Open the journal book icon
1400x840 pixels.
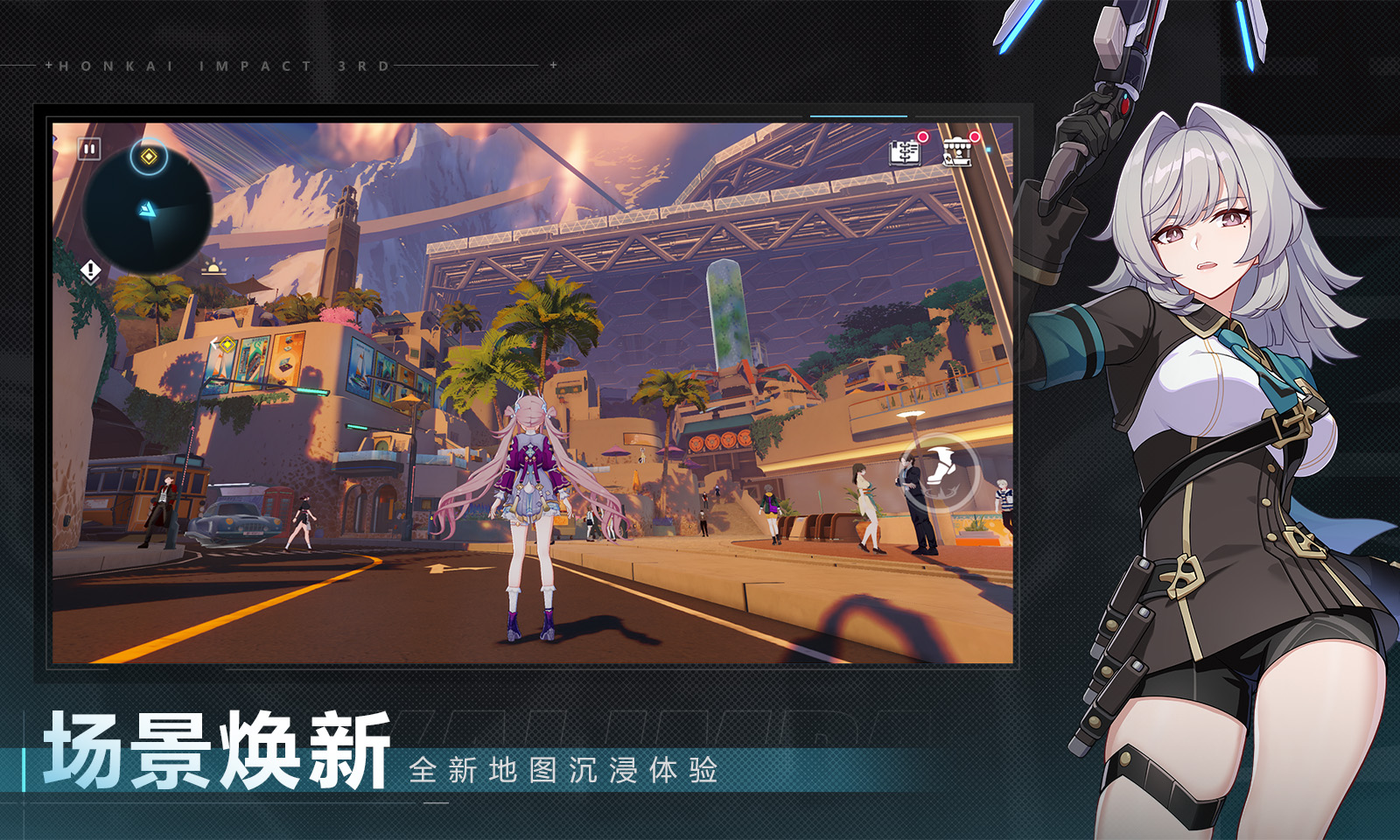pos(905,152)
